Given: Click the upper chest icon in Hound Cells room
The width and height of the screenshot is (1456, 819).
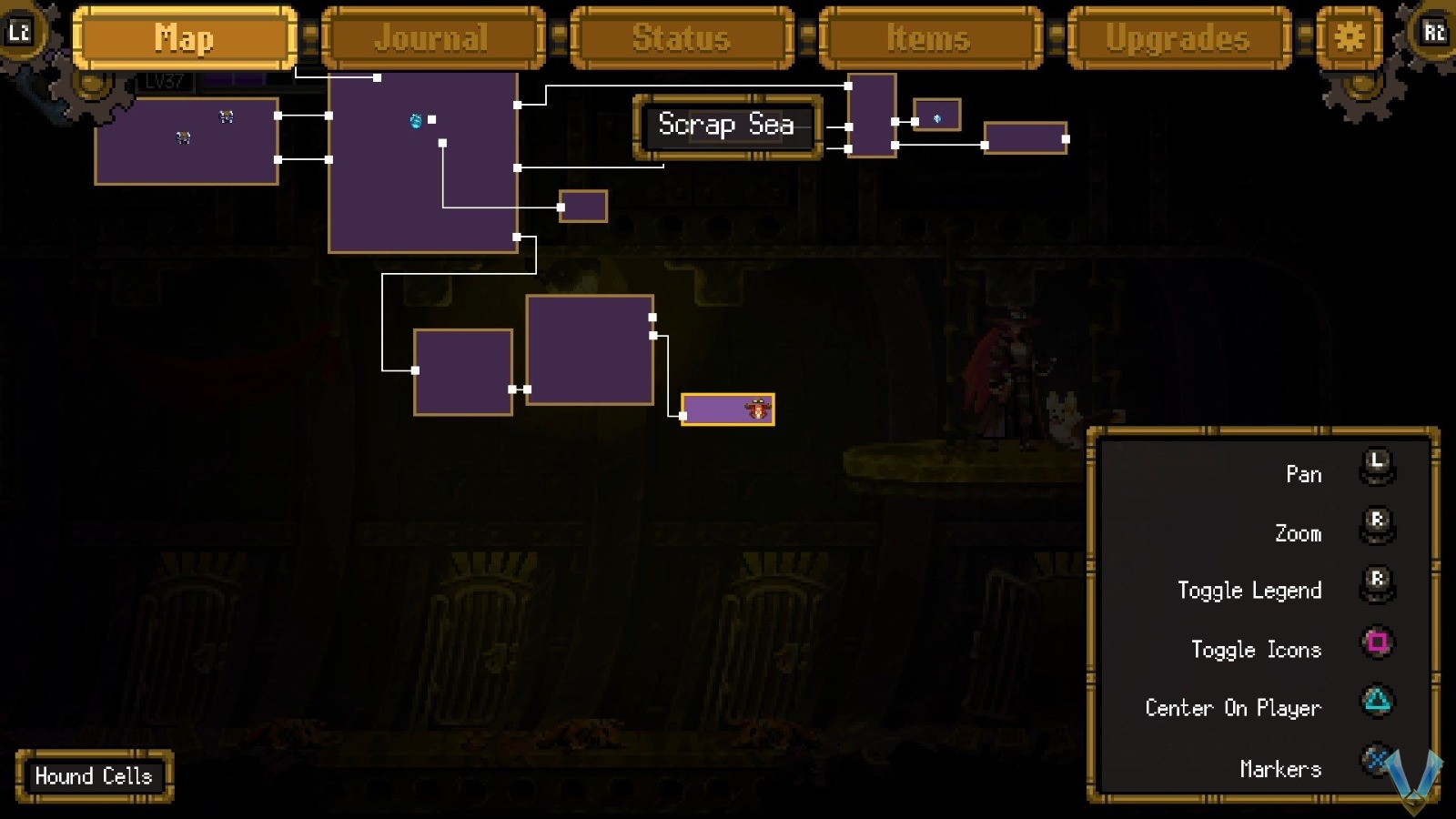Looking at the screenshot, I should pyautogui.click(x=226, y=116).
